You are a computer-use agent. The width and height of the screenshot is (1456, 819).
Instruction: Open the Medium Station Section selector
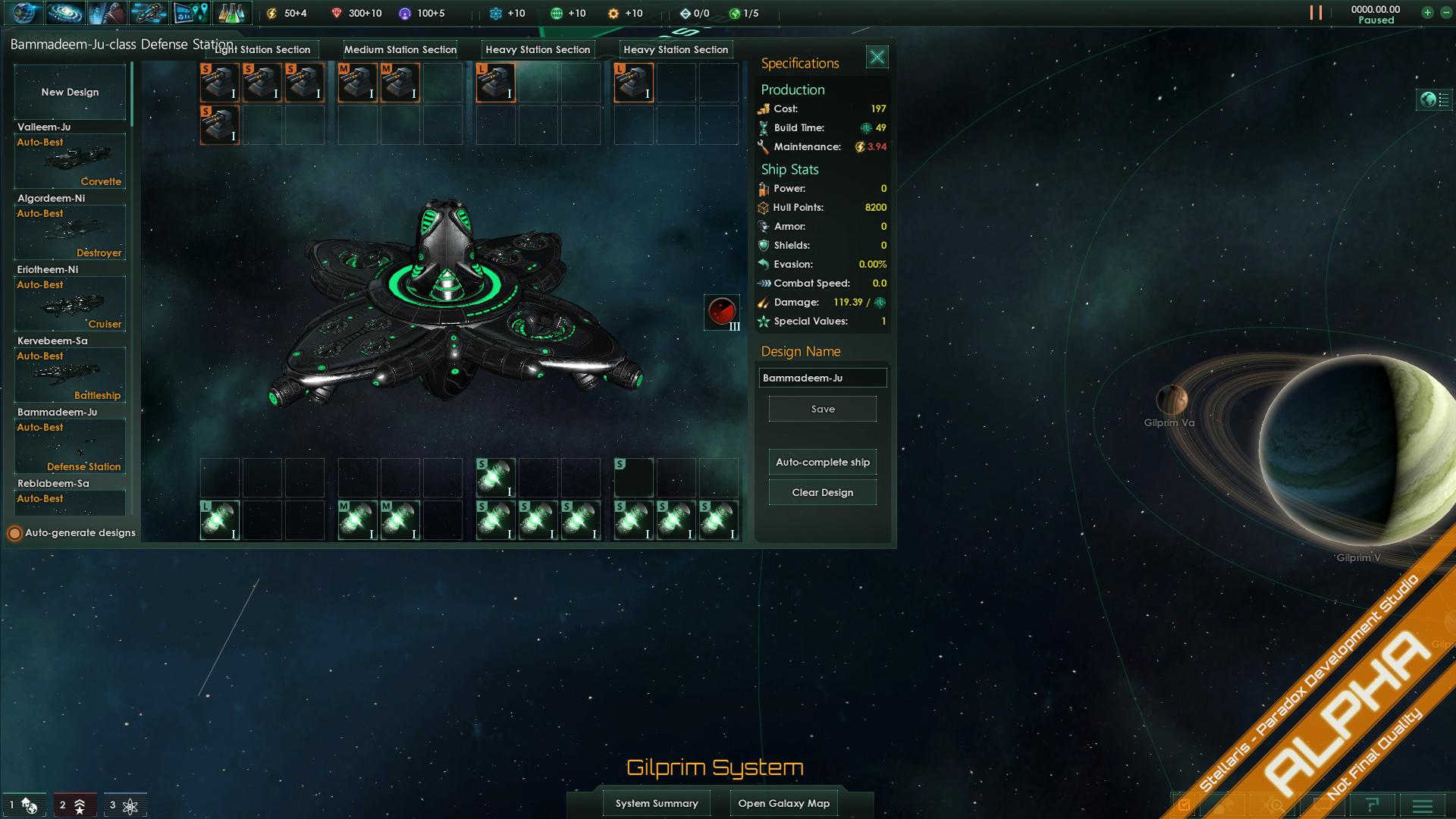[400, 50]
